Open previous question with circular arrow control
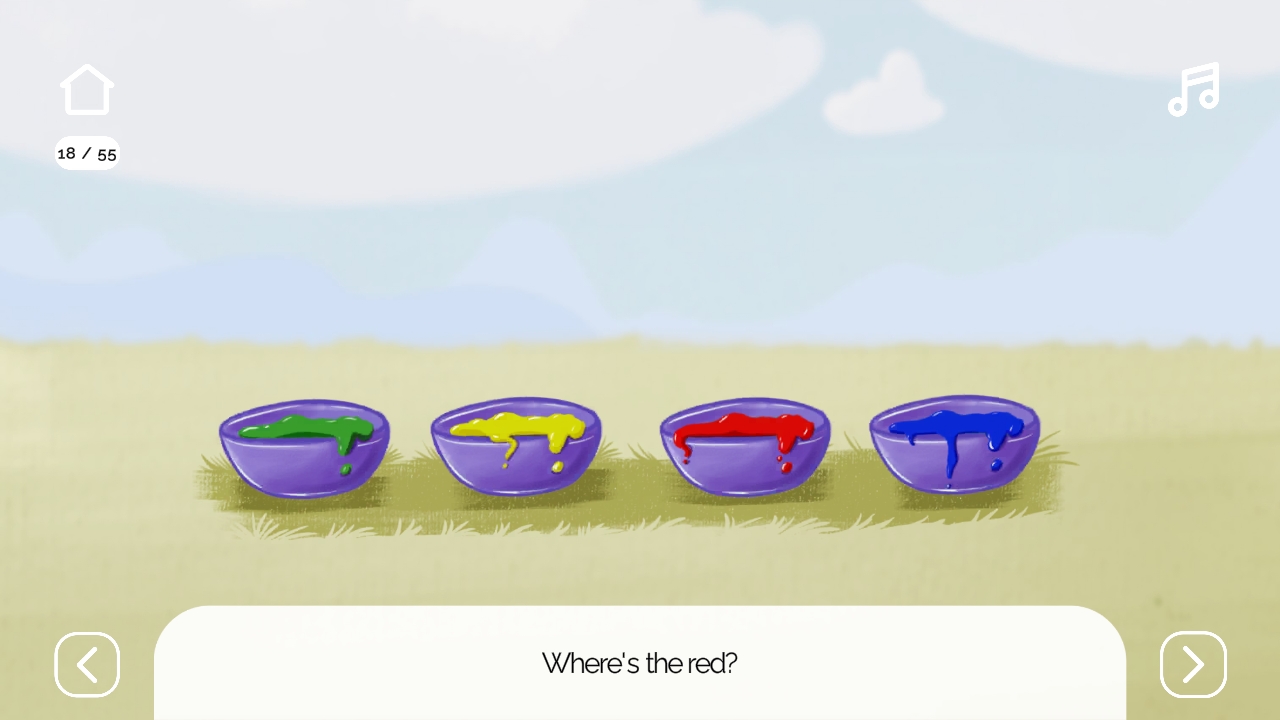This screenshot has height=720, width=1280. pyautogui.click(x=87, y=665)
